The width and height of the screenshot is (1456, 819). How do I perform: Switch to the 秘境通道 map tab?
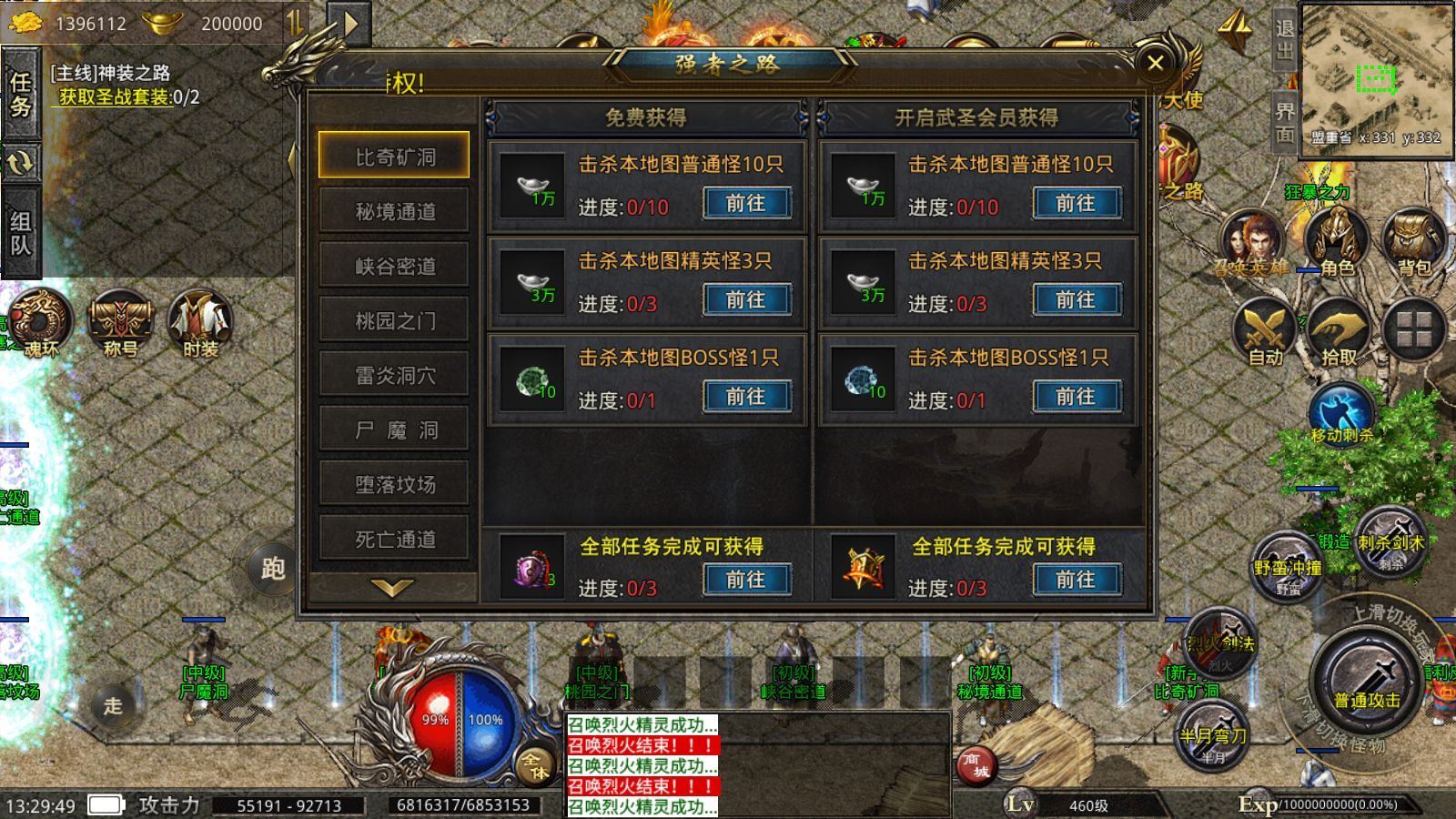(x=394, y=210)
